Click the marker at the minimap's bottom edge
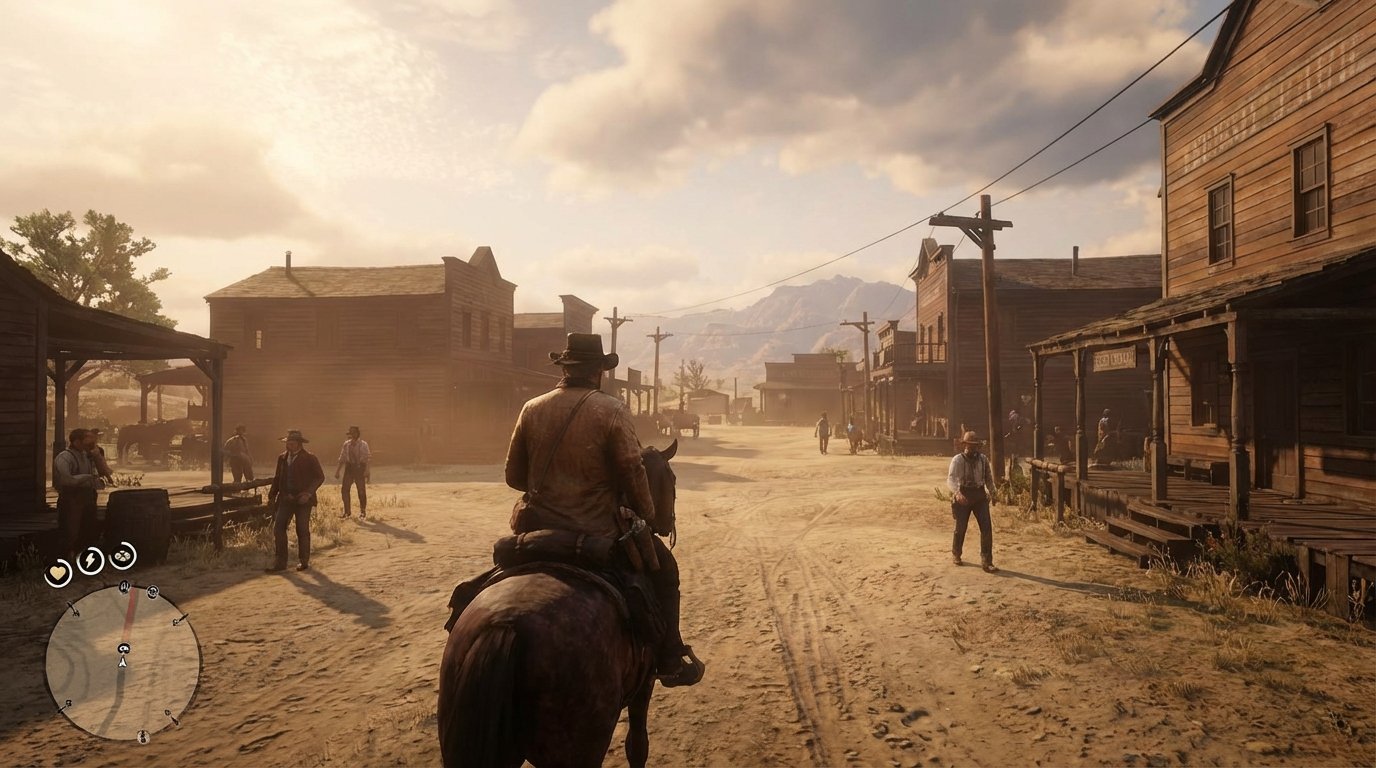 (x=142, y=736)
